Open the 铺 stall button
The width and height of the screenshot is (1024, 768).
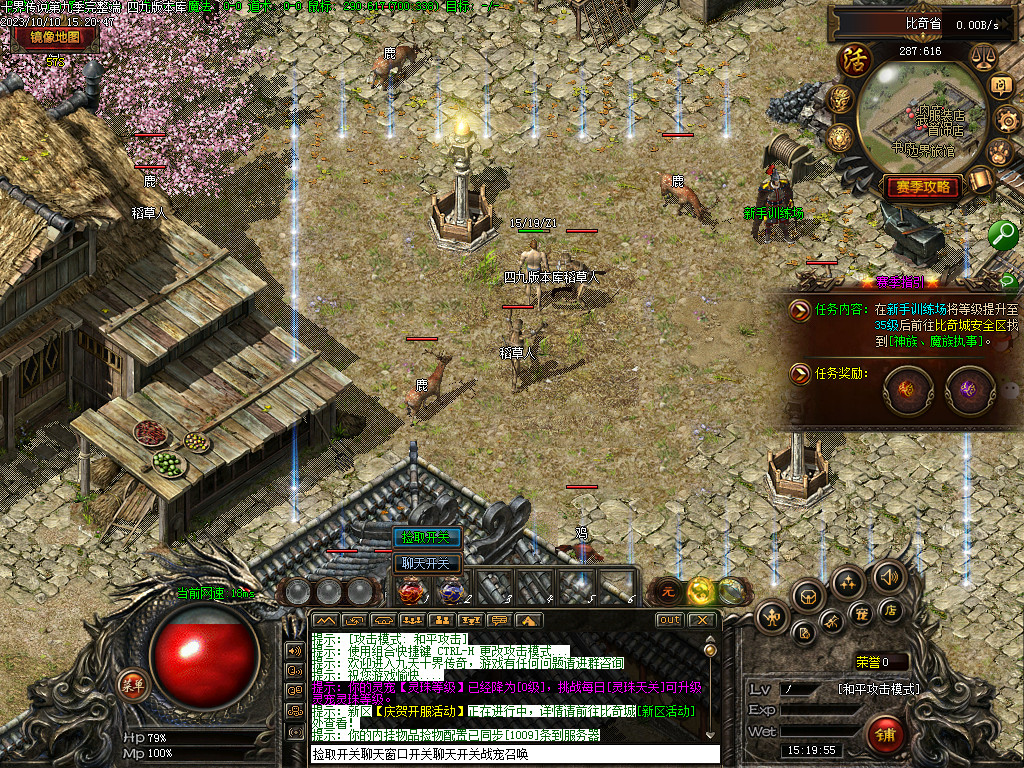click(x=884, y=733)
